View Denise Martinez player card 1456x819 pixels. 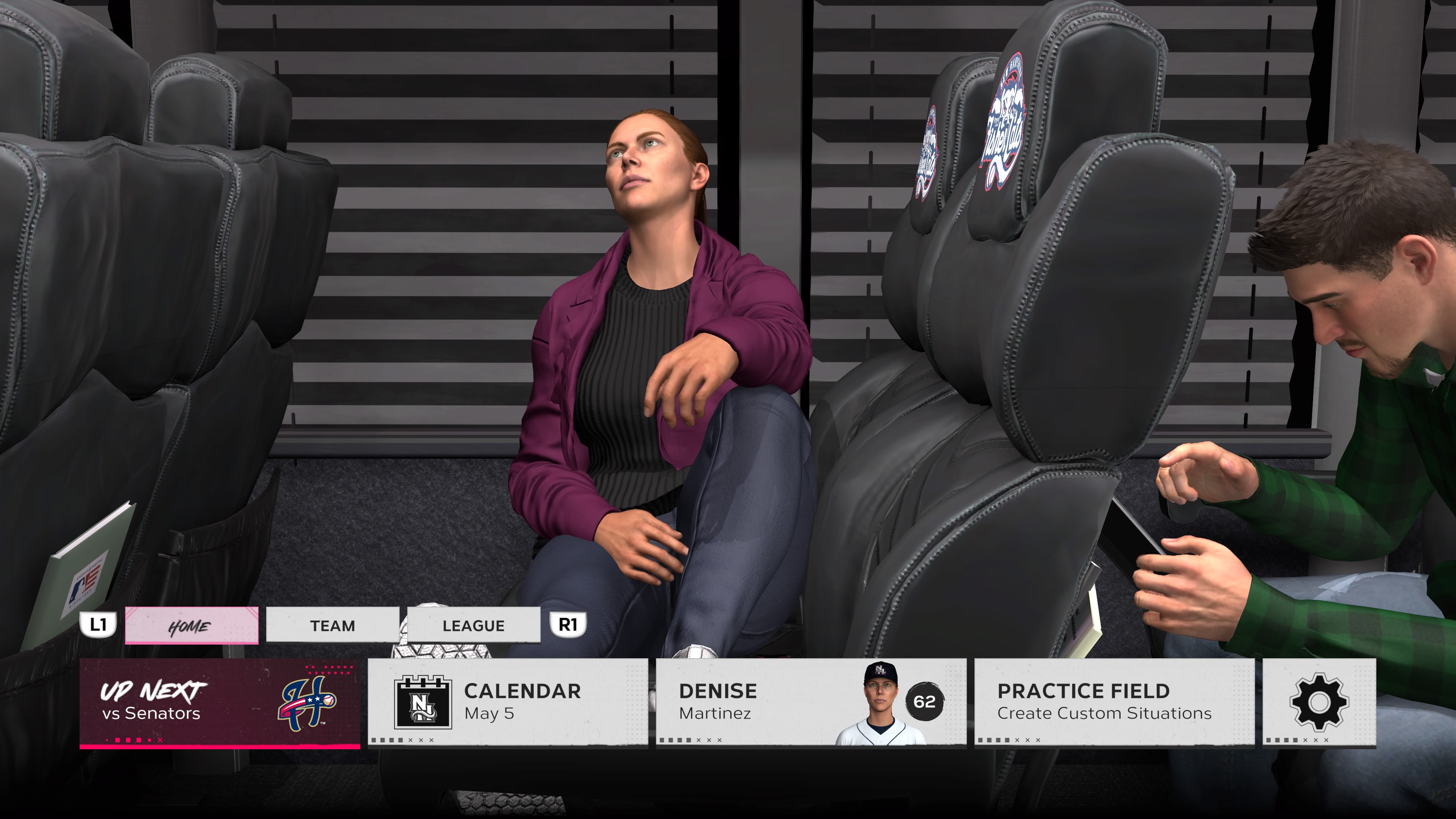[x=811, y=702]
